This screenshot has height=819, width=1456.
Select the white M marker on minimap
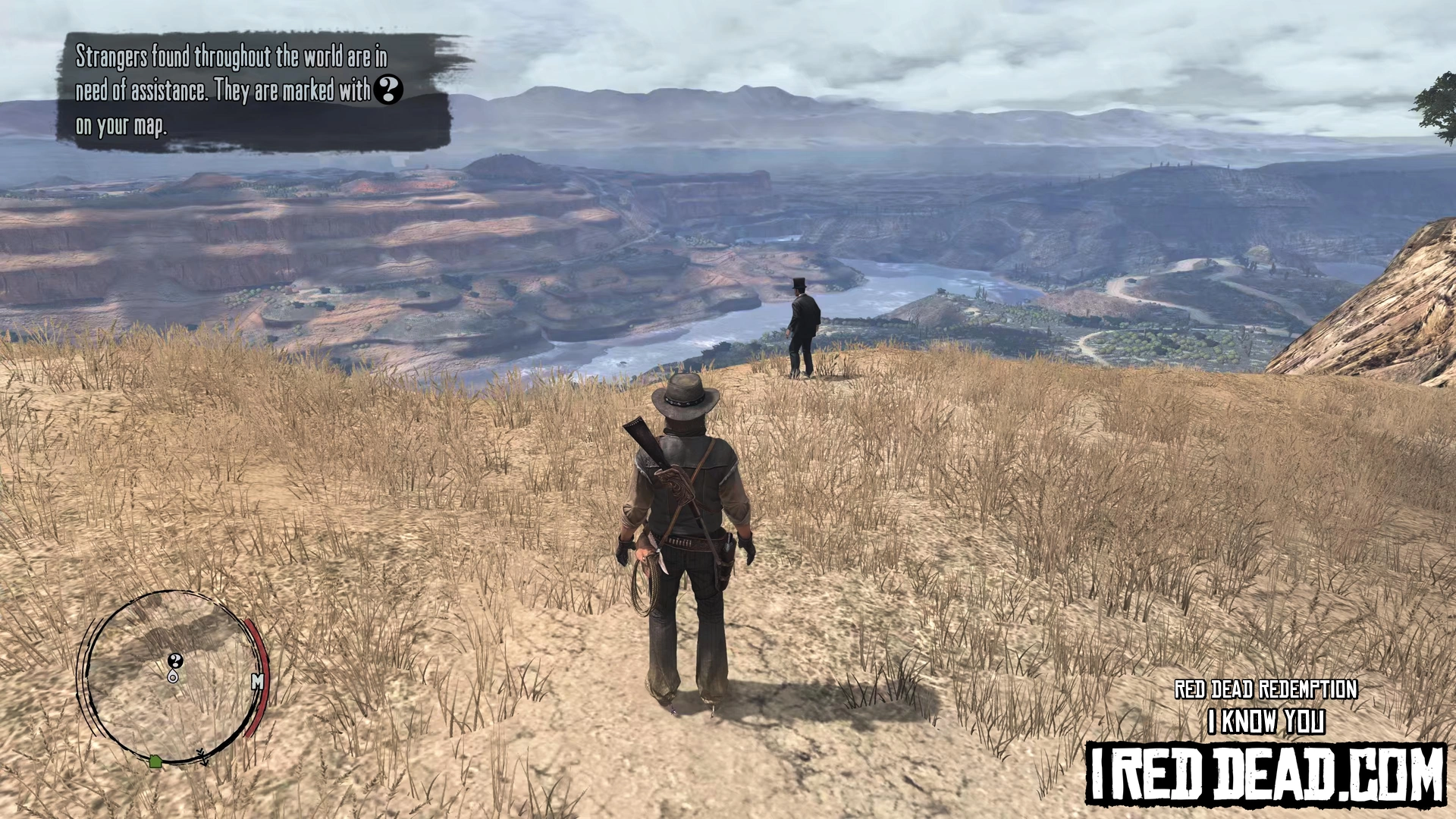(257, 682)
